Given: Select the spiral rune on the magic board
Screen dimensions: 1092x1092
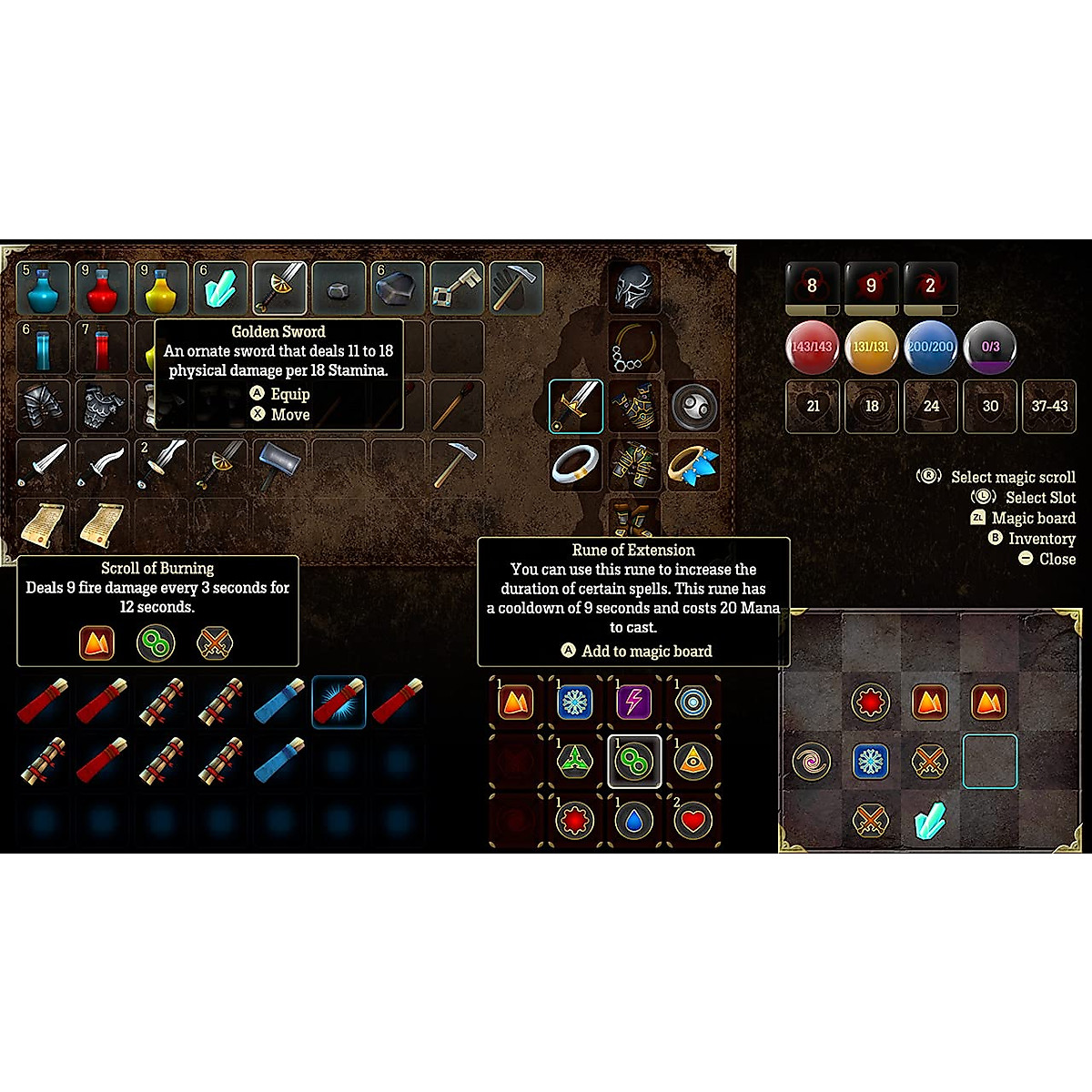Looking at the screenshot, I should click(x=811, y=761).
